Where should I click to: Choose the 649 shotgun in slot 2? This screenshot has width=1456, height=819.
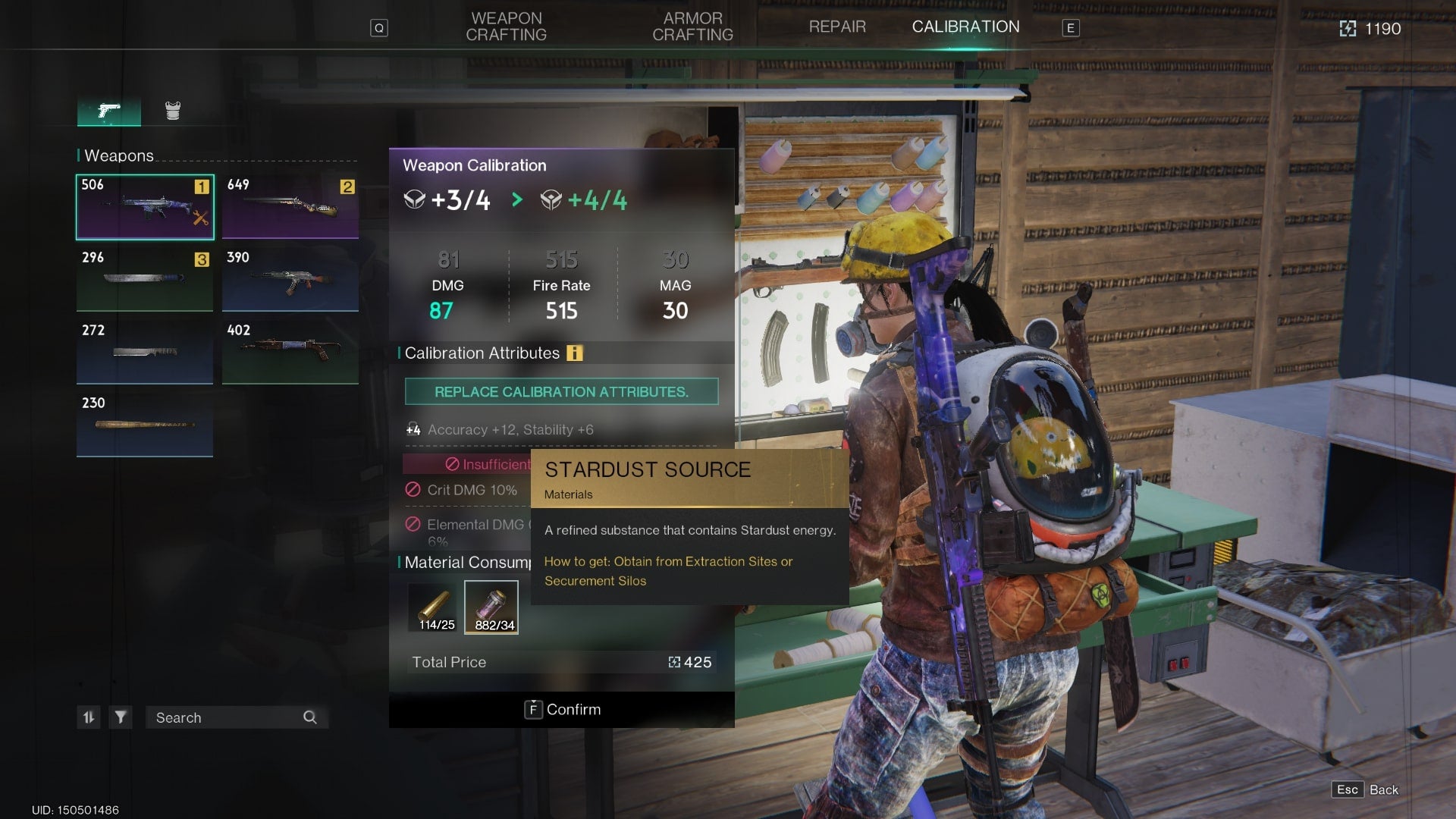coord(290,207)
